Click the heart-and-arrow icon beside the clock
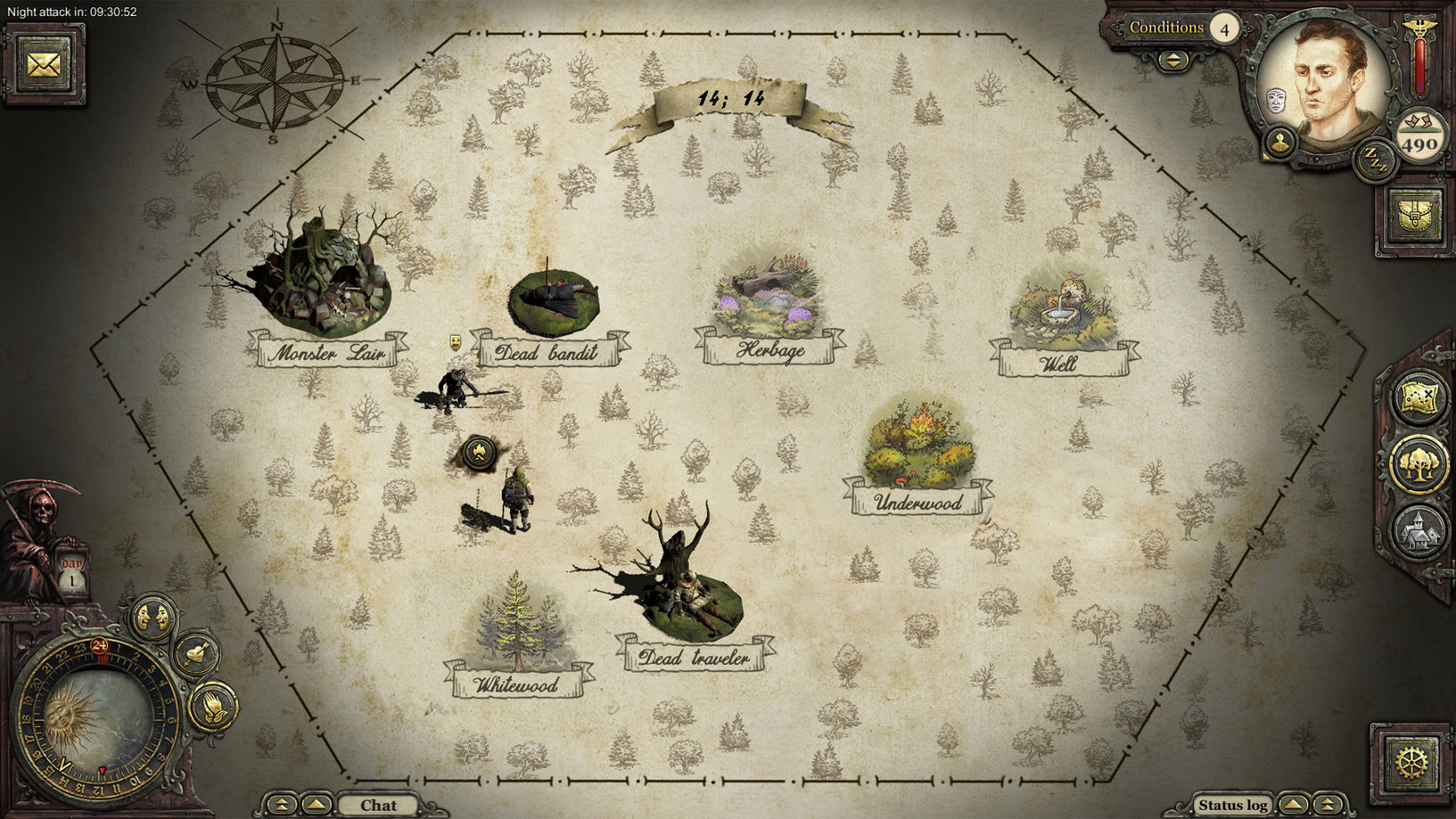The height and width of the screenshot is (819, 1456). tap(196, 652)
